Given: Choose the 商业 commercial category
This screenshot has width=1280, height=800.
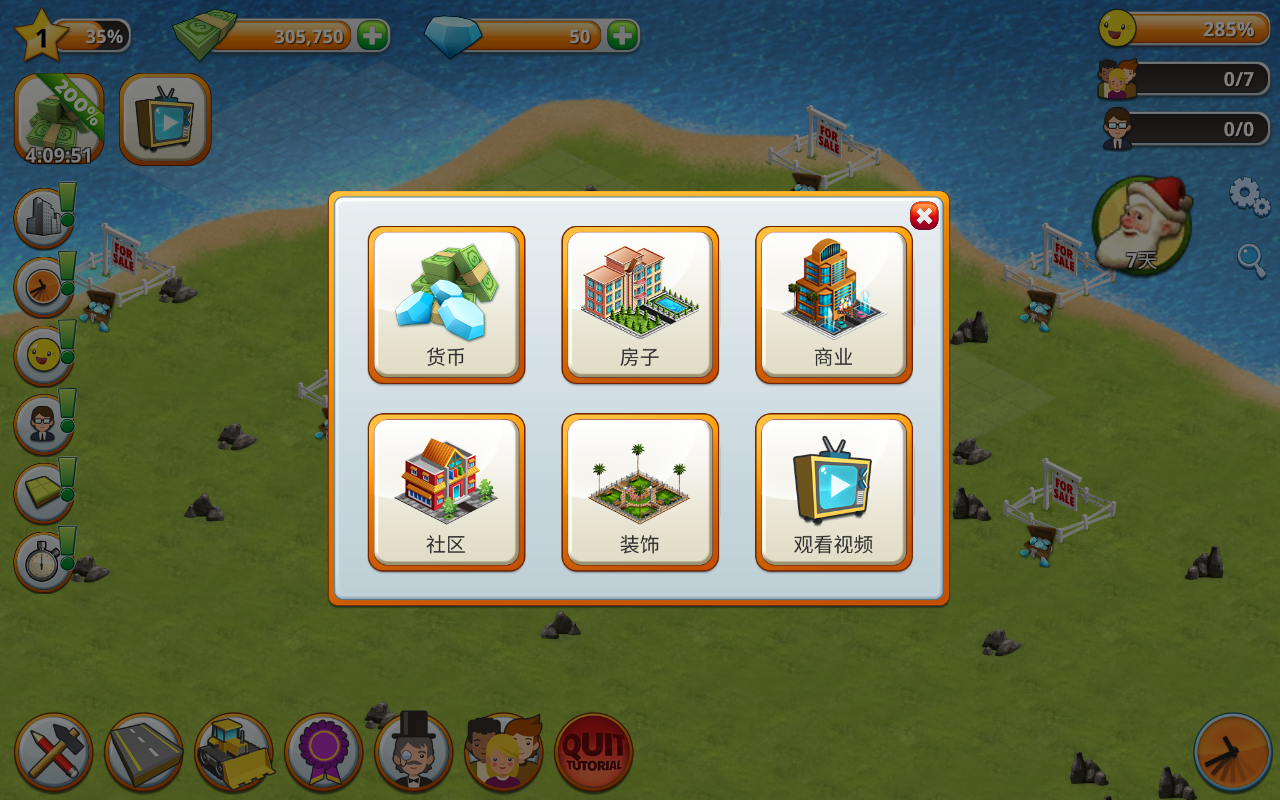Looking at the screenshot, I should (x=833, y=304).
